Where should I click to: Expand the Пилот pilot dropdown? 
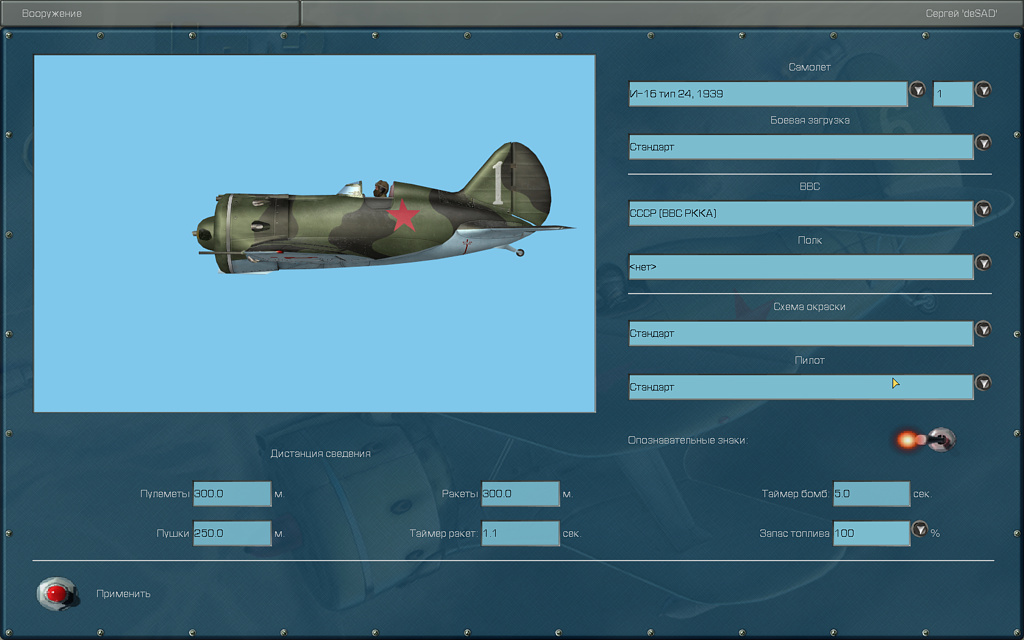coord(983,383)
